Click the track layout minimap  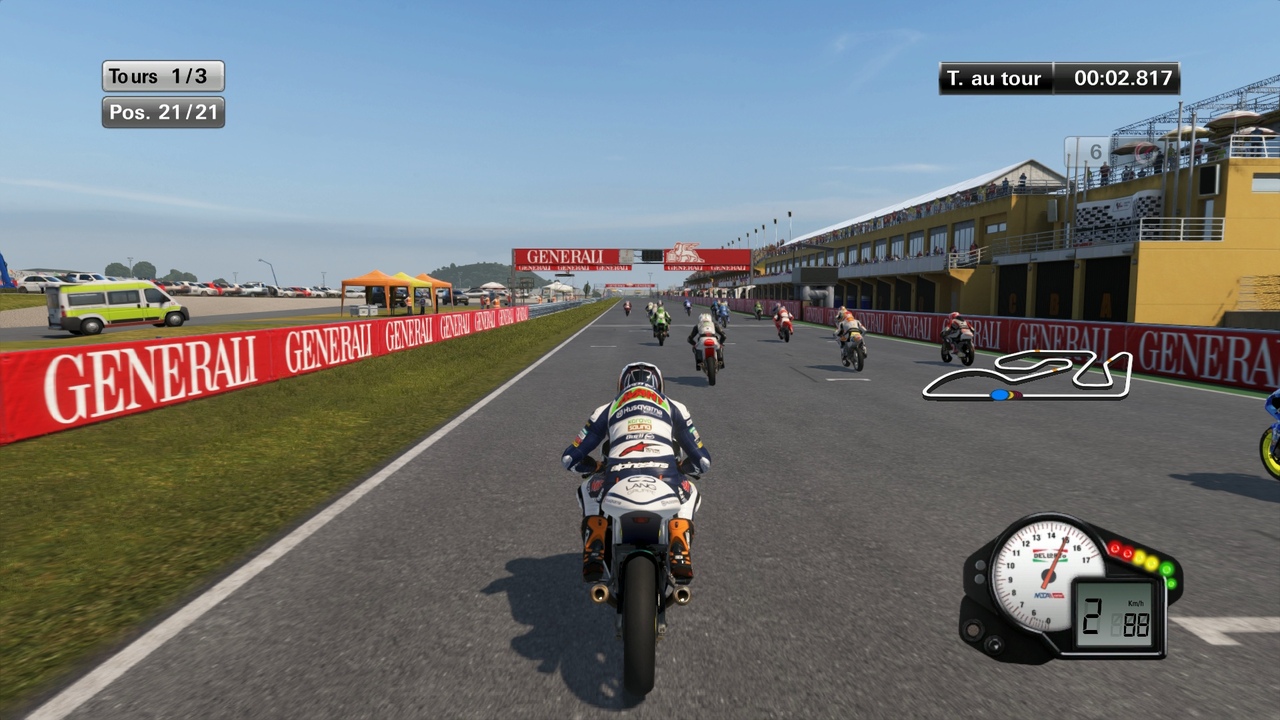point(1027,375)
